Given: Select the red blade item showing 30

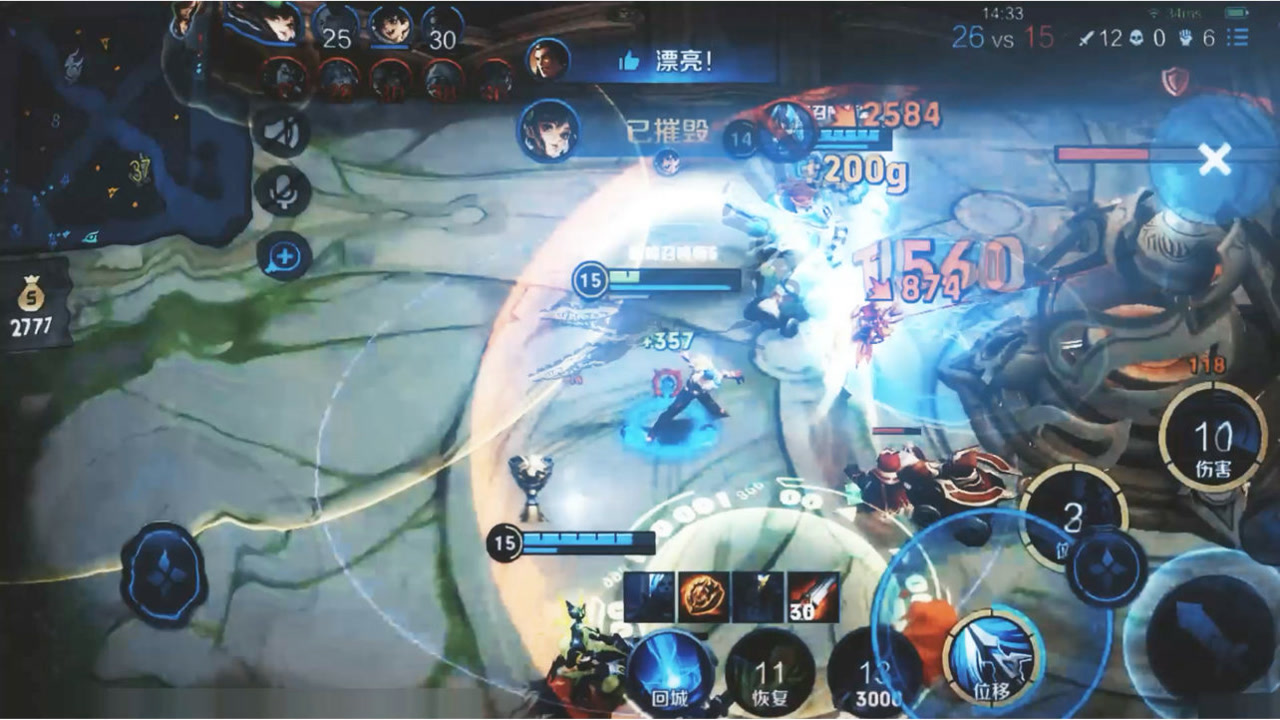Looking at the screenshot, I should (812, 597).
